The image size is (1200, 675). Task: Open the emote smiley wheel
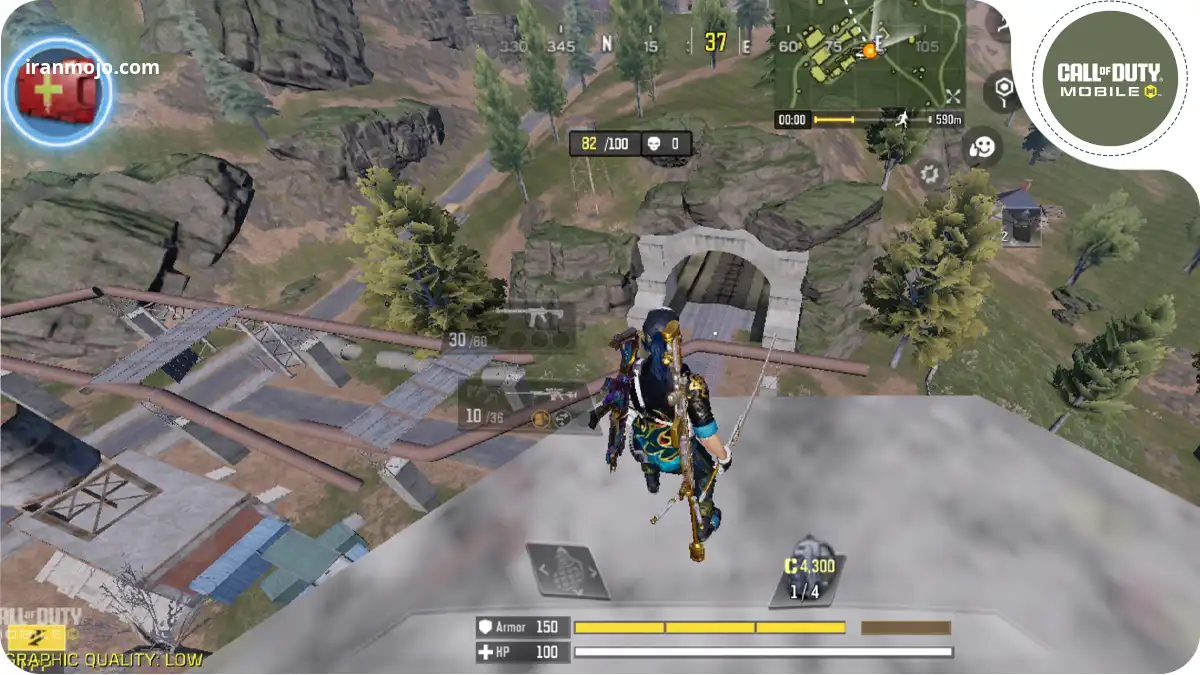point(983,147)
